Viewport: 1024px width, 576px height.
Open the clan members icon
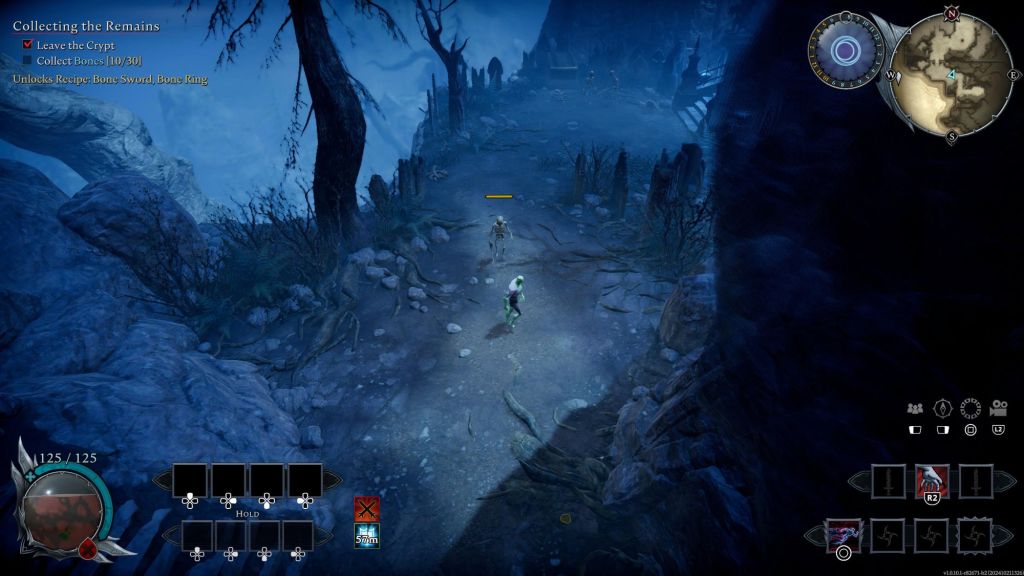pyautogui.click(x=914, y=408)
